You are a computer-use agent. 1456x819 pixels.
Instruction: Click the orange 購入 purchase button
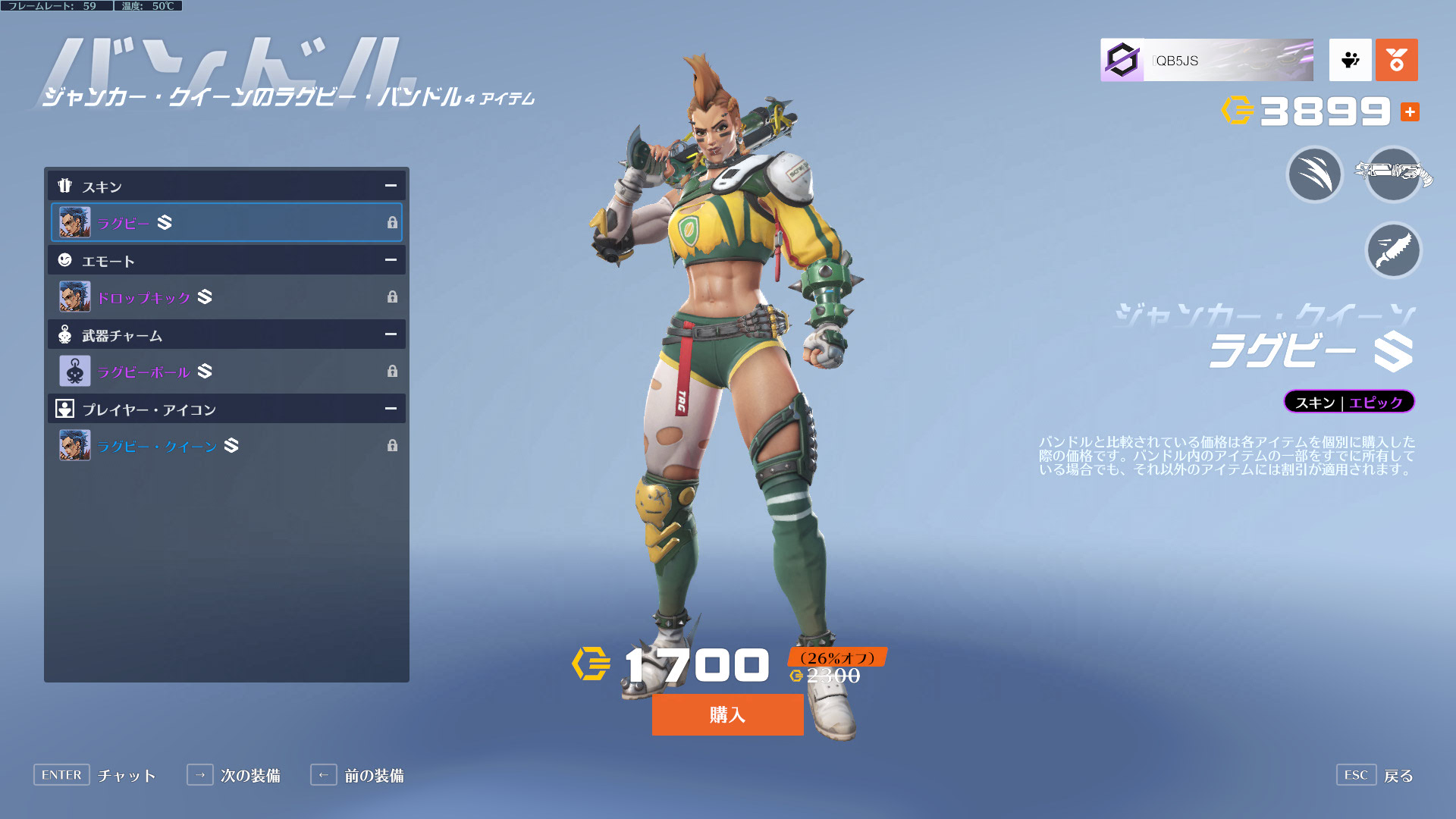(x=727, y=714)
